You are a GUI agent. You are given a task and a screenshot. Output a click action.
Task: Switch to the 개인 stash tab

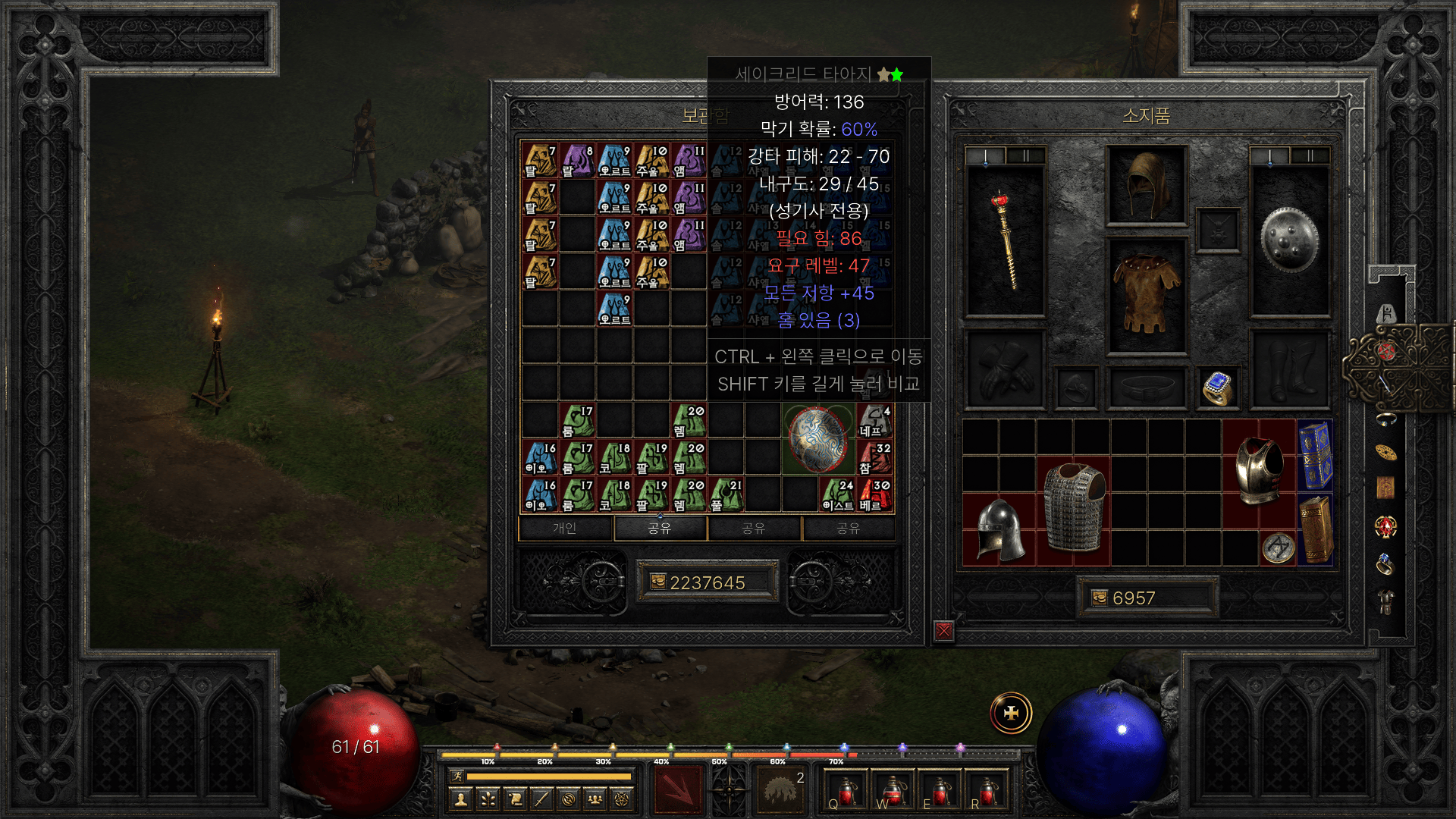point(565,529)
